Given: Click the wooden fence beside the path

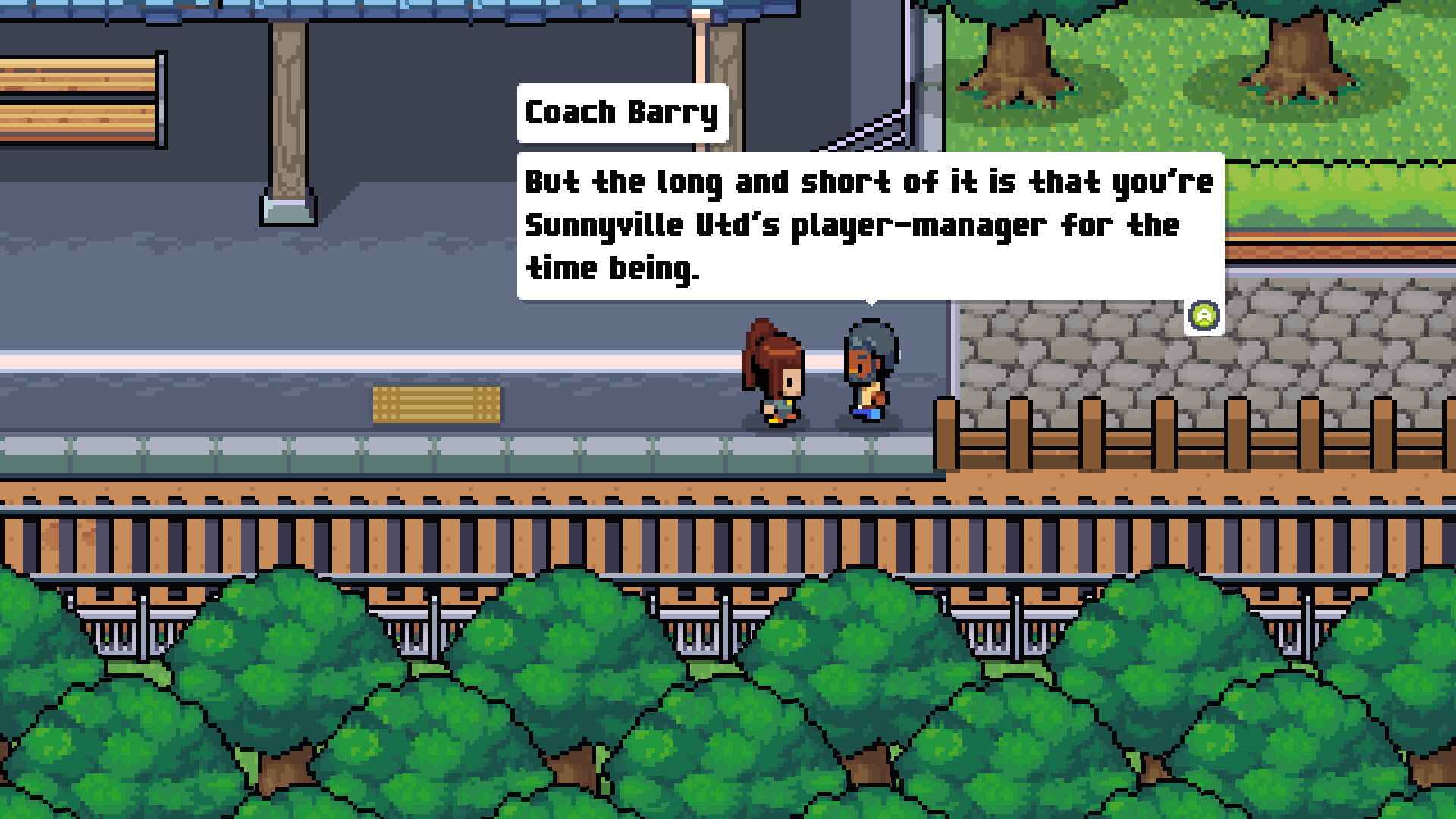Looking at the screenshot, I should pyautogui.click(x=1137, y=432).
